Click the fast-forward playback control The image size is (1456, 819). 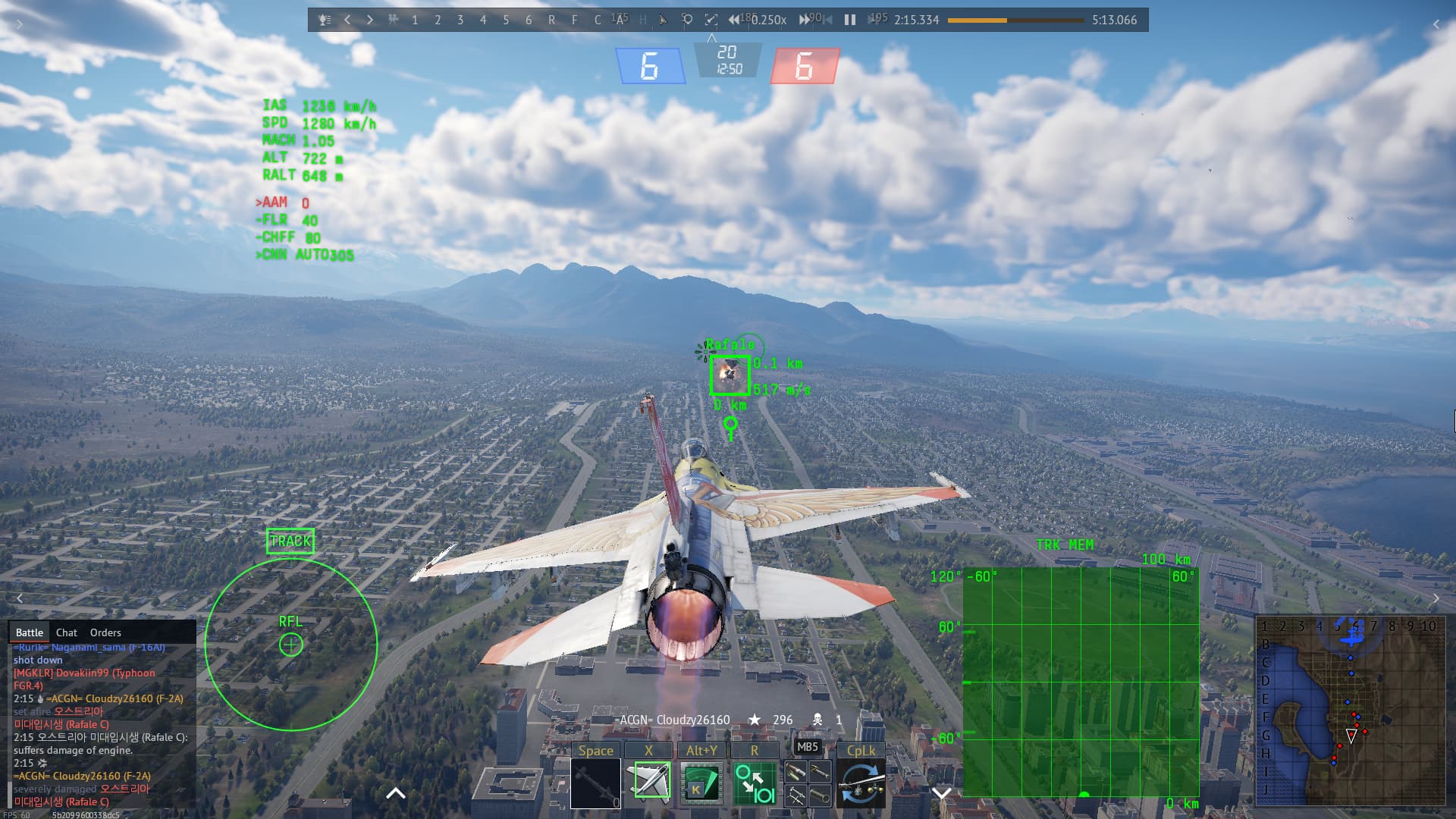[x=804, y=20]
